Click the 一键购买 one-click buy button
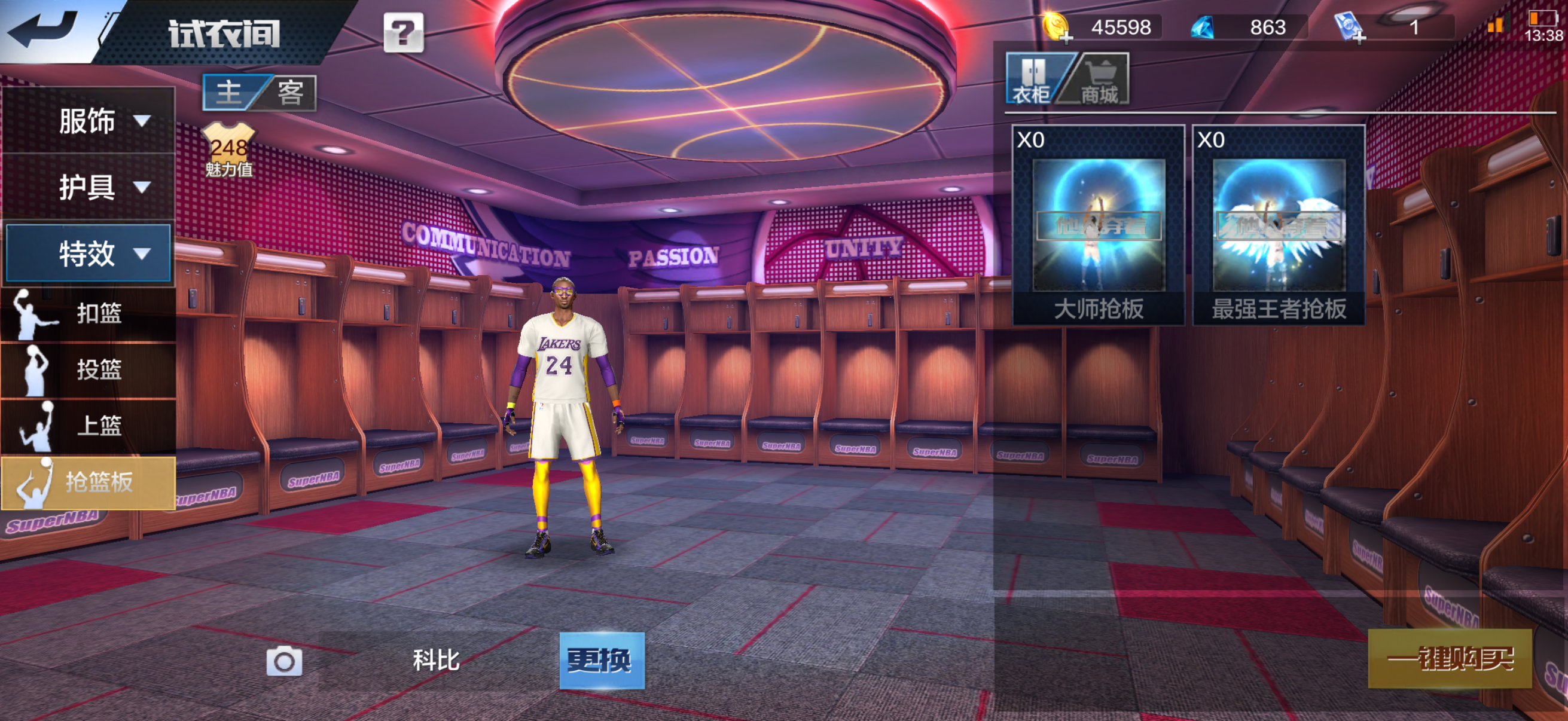1568x721 pixels. (x=1450, y=658)
